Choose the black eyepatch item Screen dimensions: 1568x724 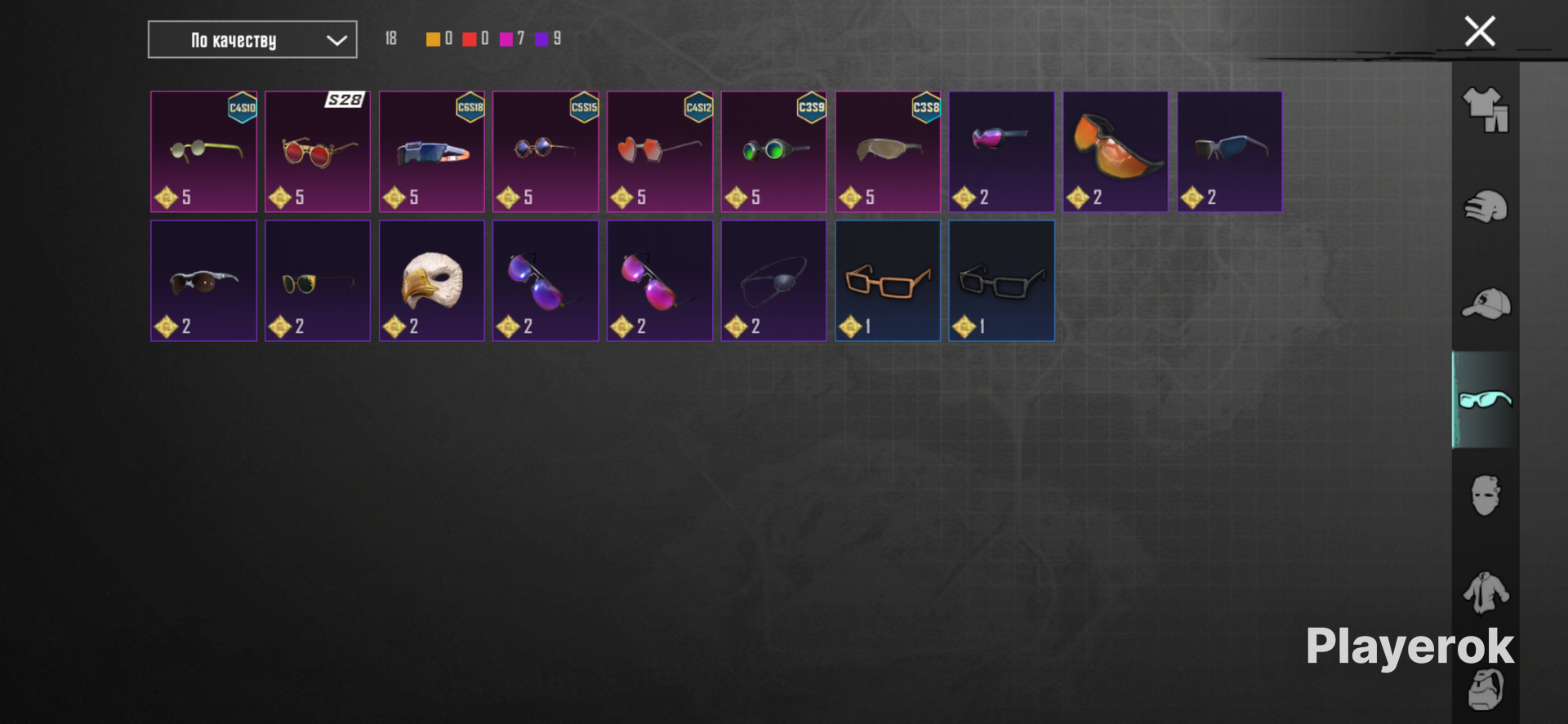[x=773, y=281]
